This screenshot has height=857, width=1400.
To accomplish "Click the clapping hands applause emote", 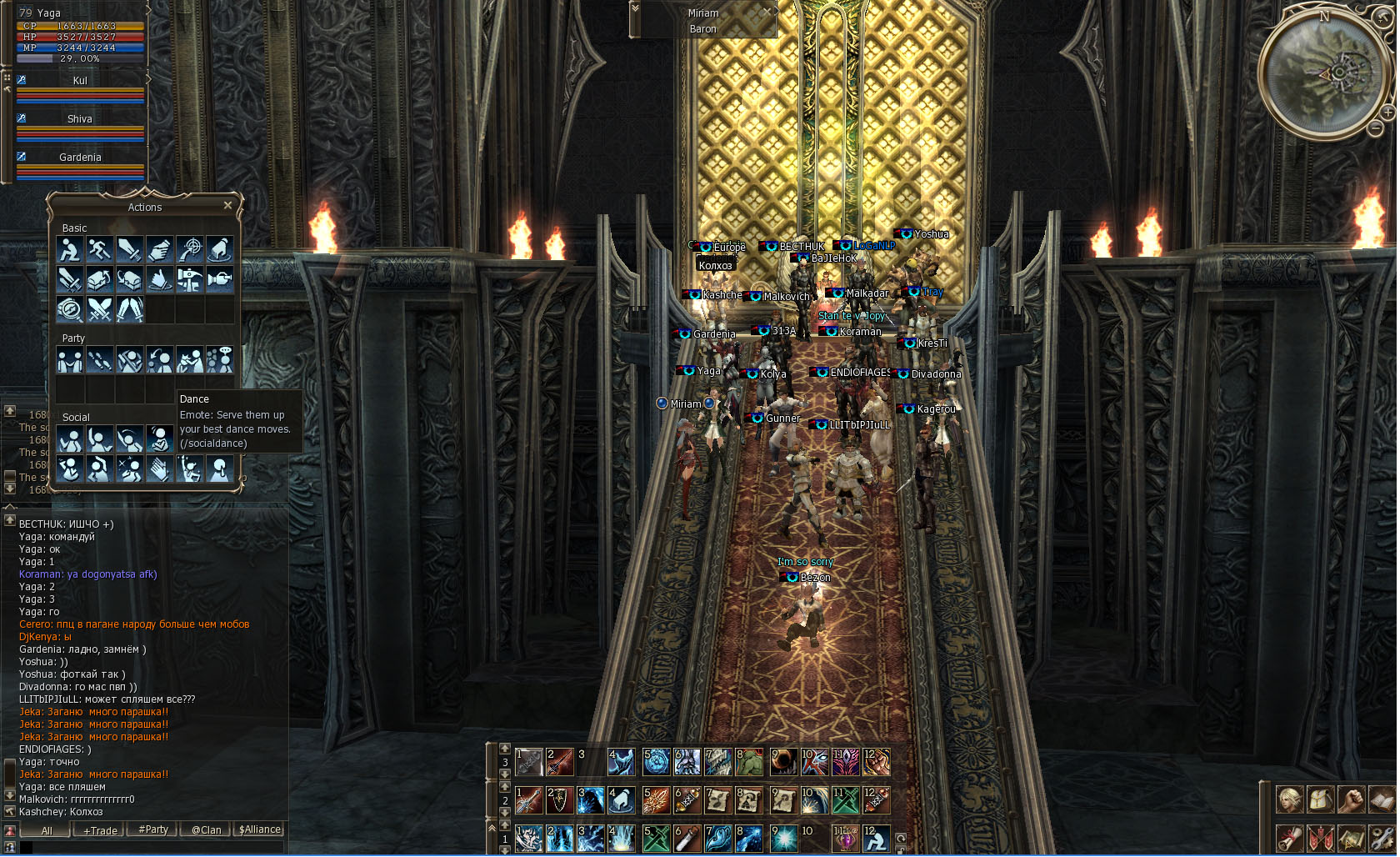I will (159, 469).
